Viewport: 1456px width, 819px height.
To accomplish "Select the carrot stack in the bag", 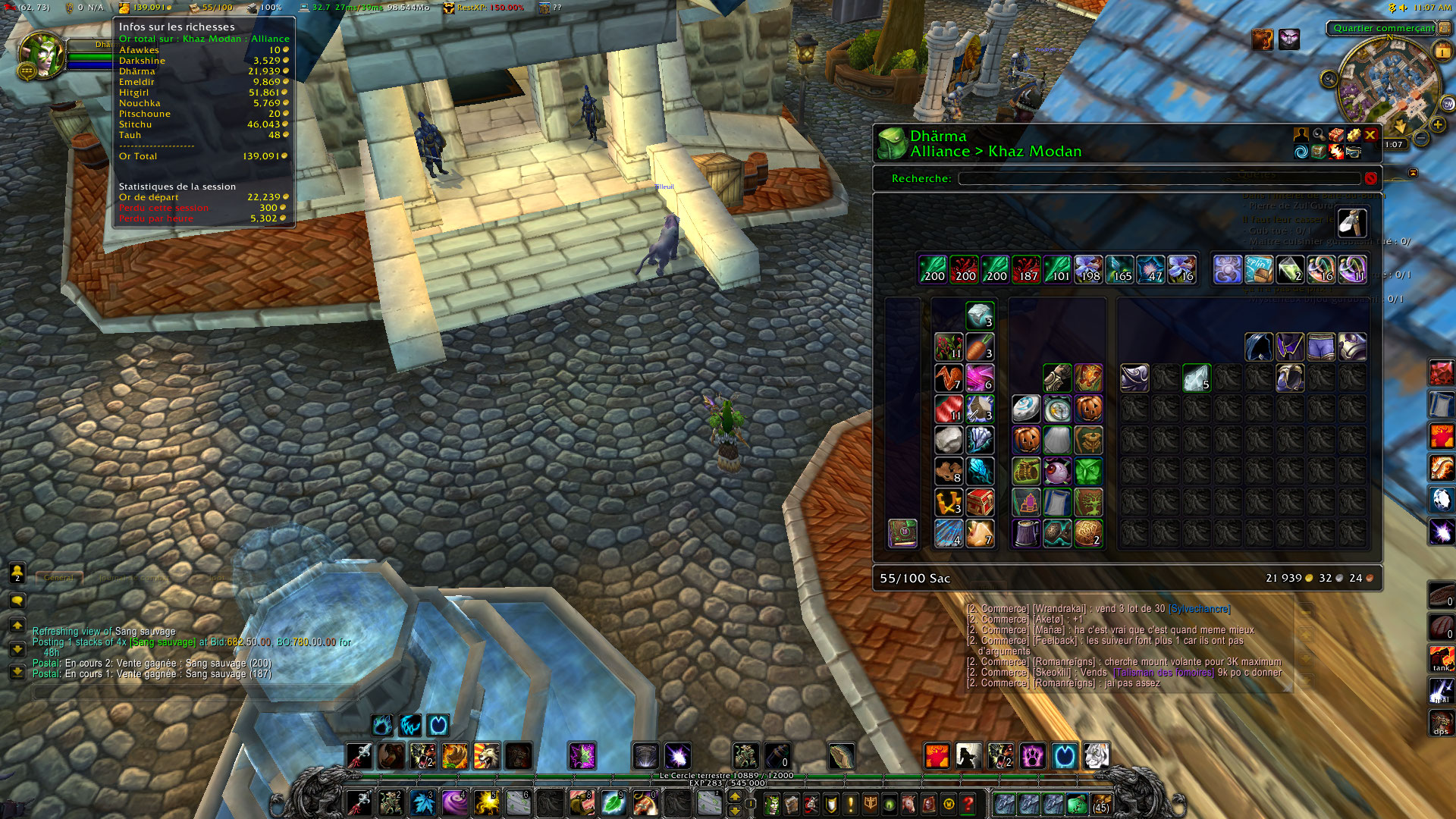I will pos(979,347).
